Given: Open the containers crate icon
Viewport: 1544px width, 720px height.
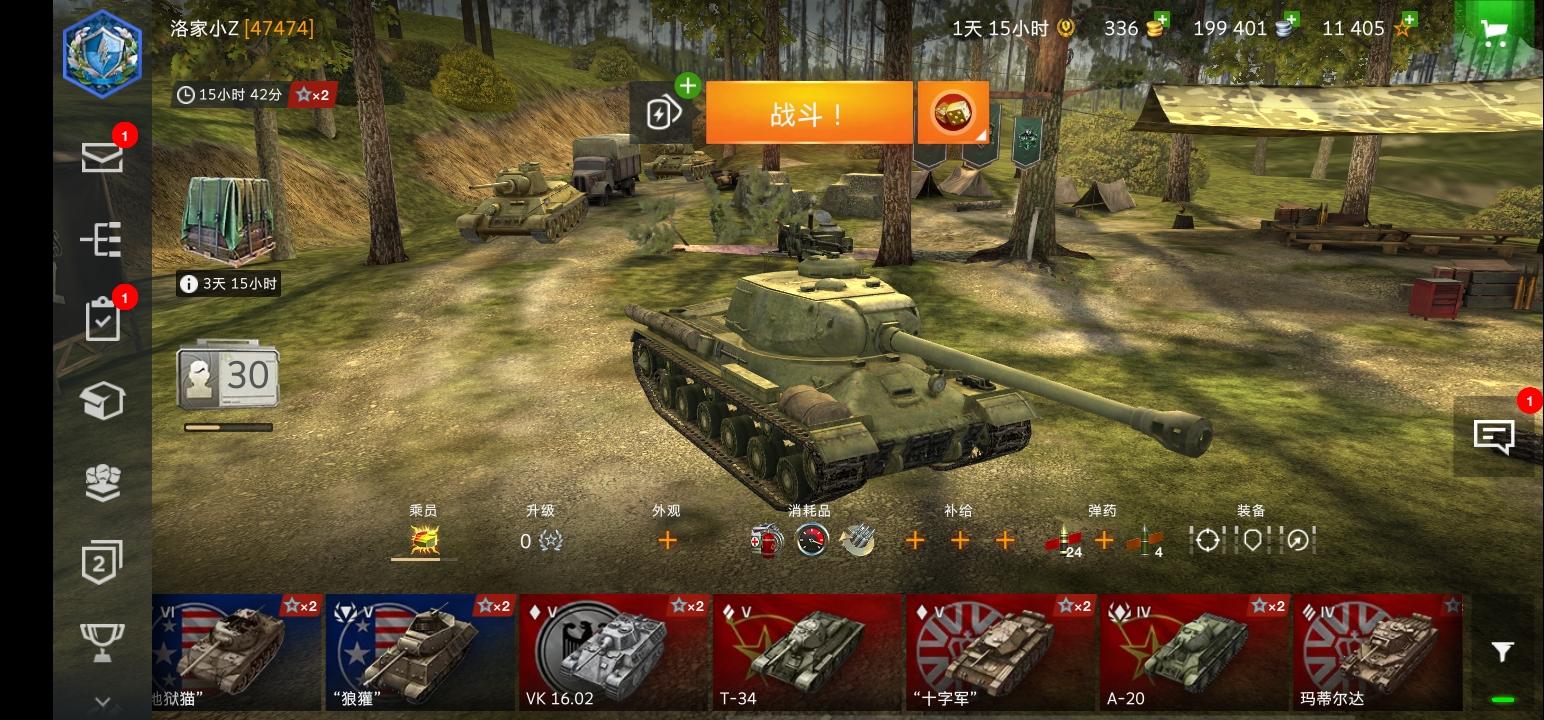Looking at the screenshot, I should coord(103,401).
